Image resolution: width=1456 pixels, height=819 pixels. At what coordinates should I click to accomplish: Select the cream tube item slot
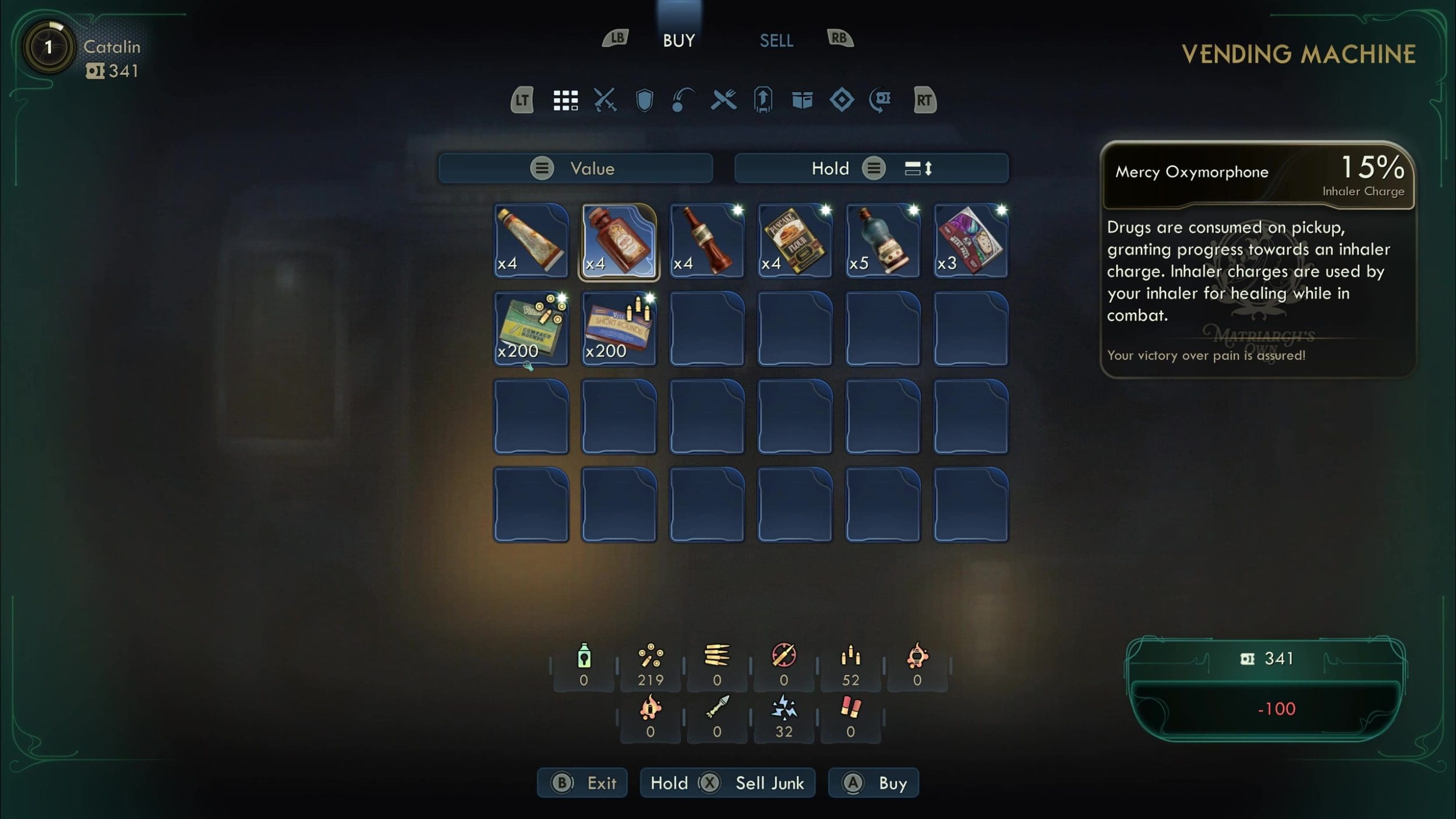click(x=531, y=241)
